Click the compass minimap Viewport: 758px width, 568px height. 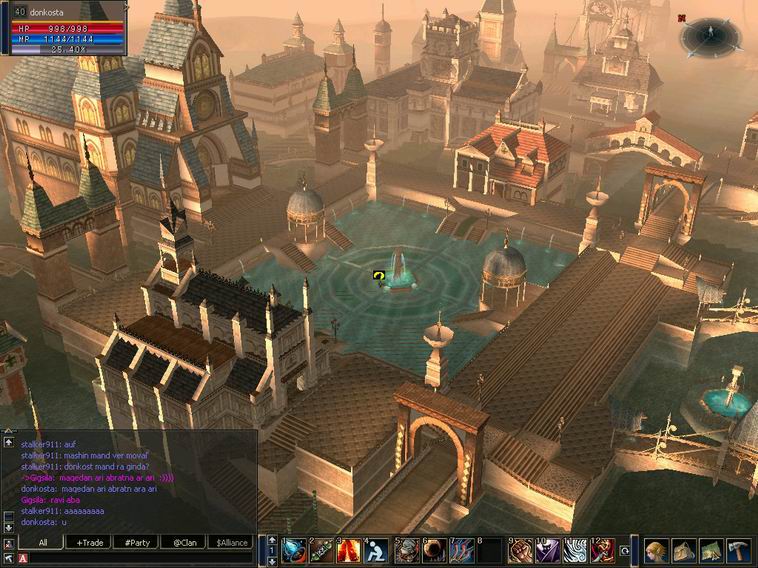(x=709, y=36)
